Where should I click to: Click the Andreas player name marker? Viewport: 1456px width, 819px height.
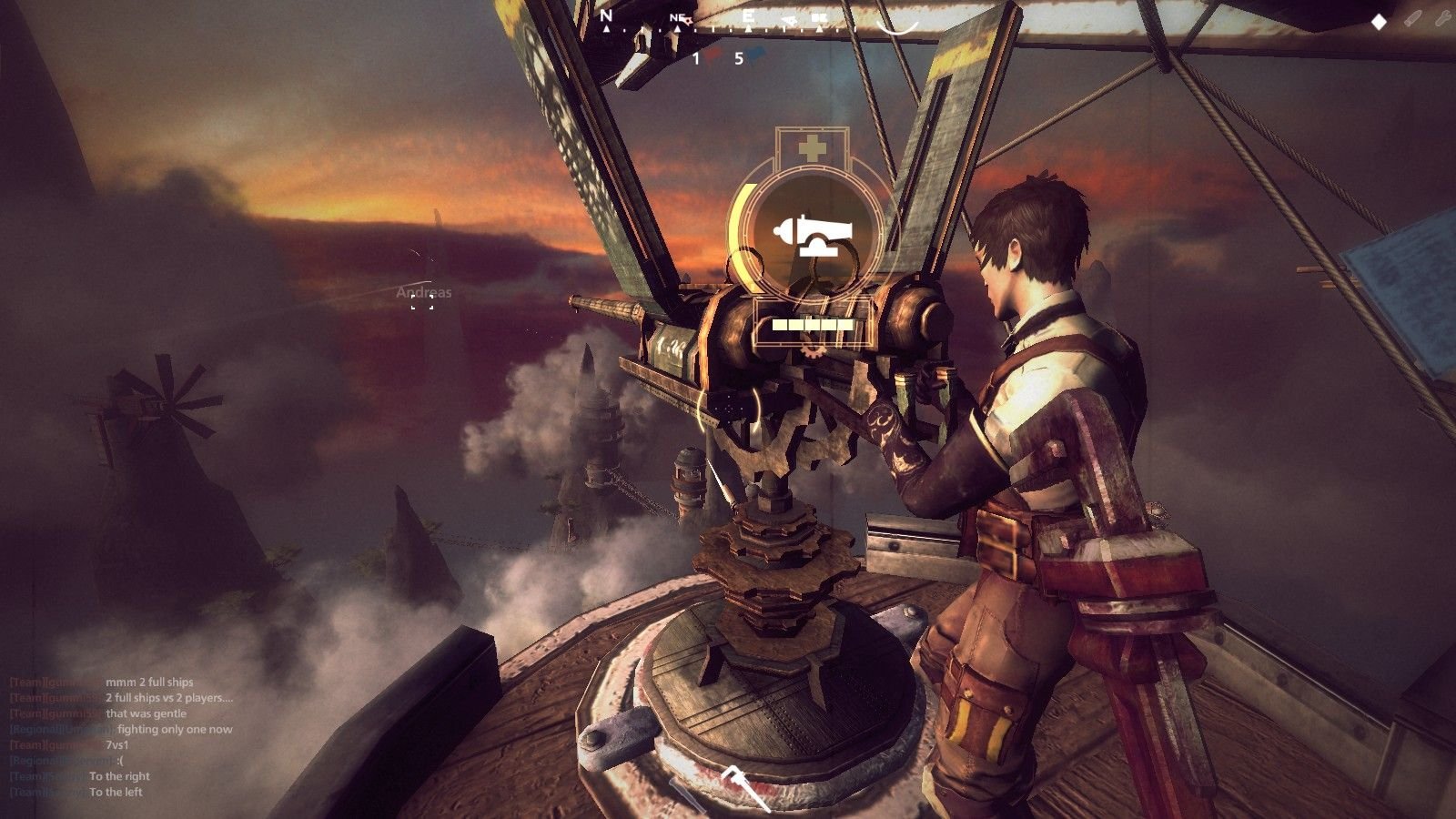[423, 293]
